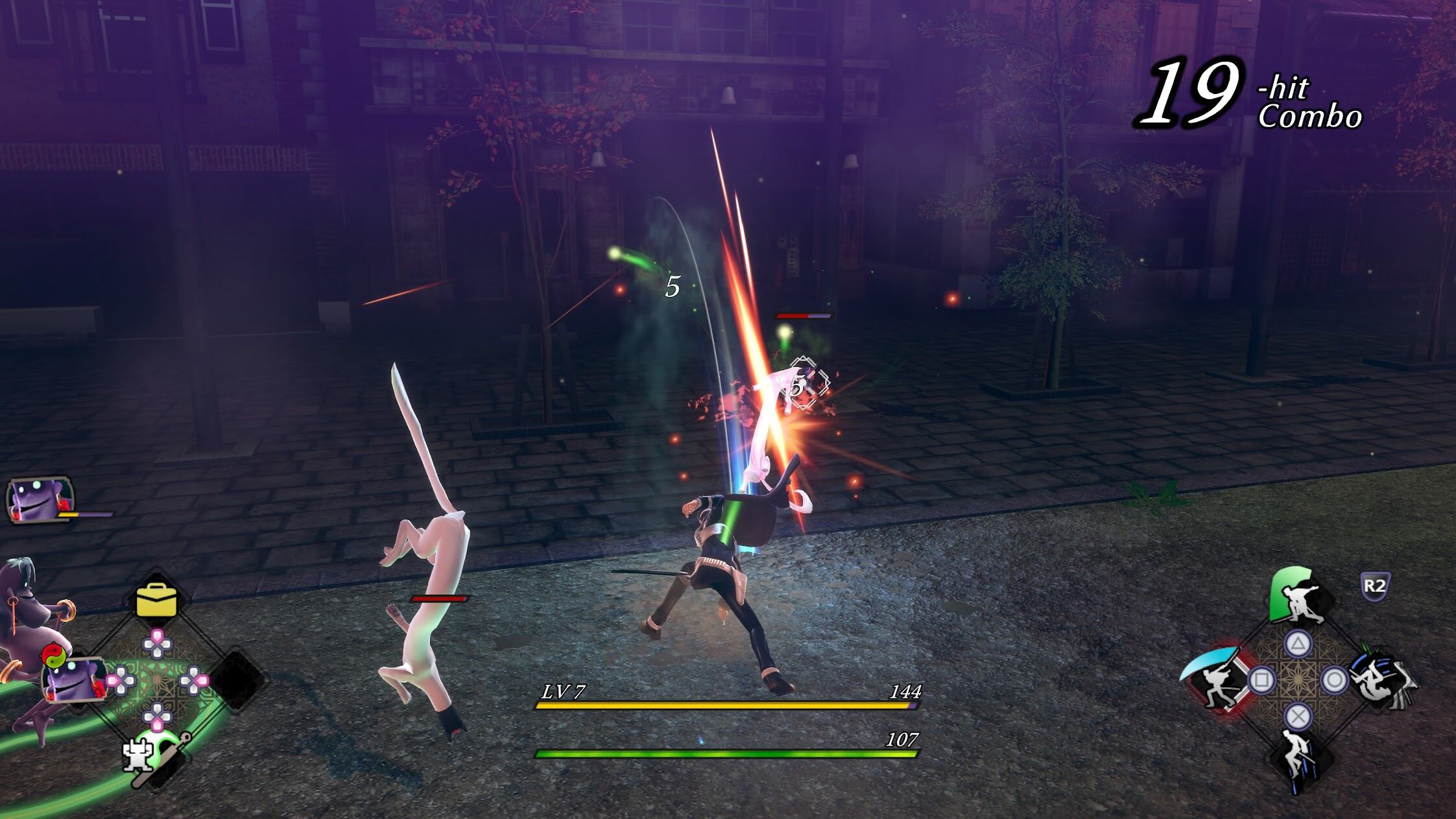Select the jumping swordsman skill icon
This screenshot has height=819, width=1456.
tap(1297, 759)
